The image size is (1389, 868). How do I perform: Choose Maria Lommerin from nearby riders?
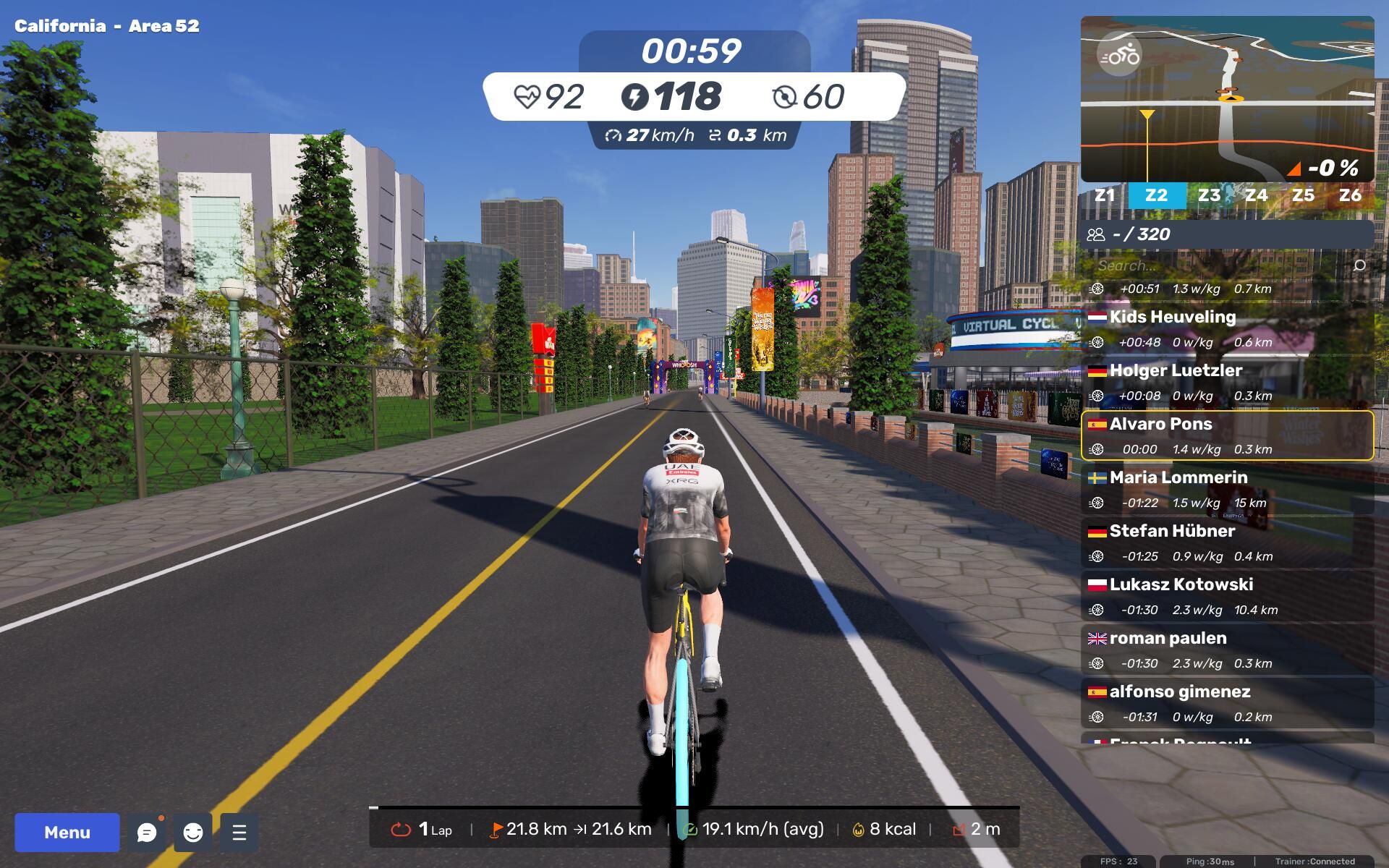coord(1227,489)
